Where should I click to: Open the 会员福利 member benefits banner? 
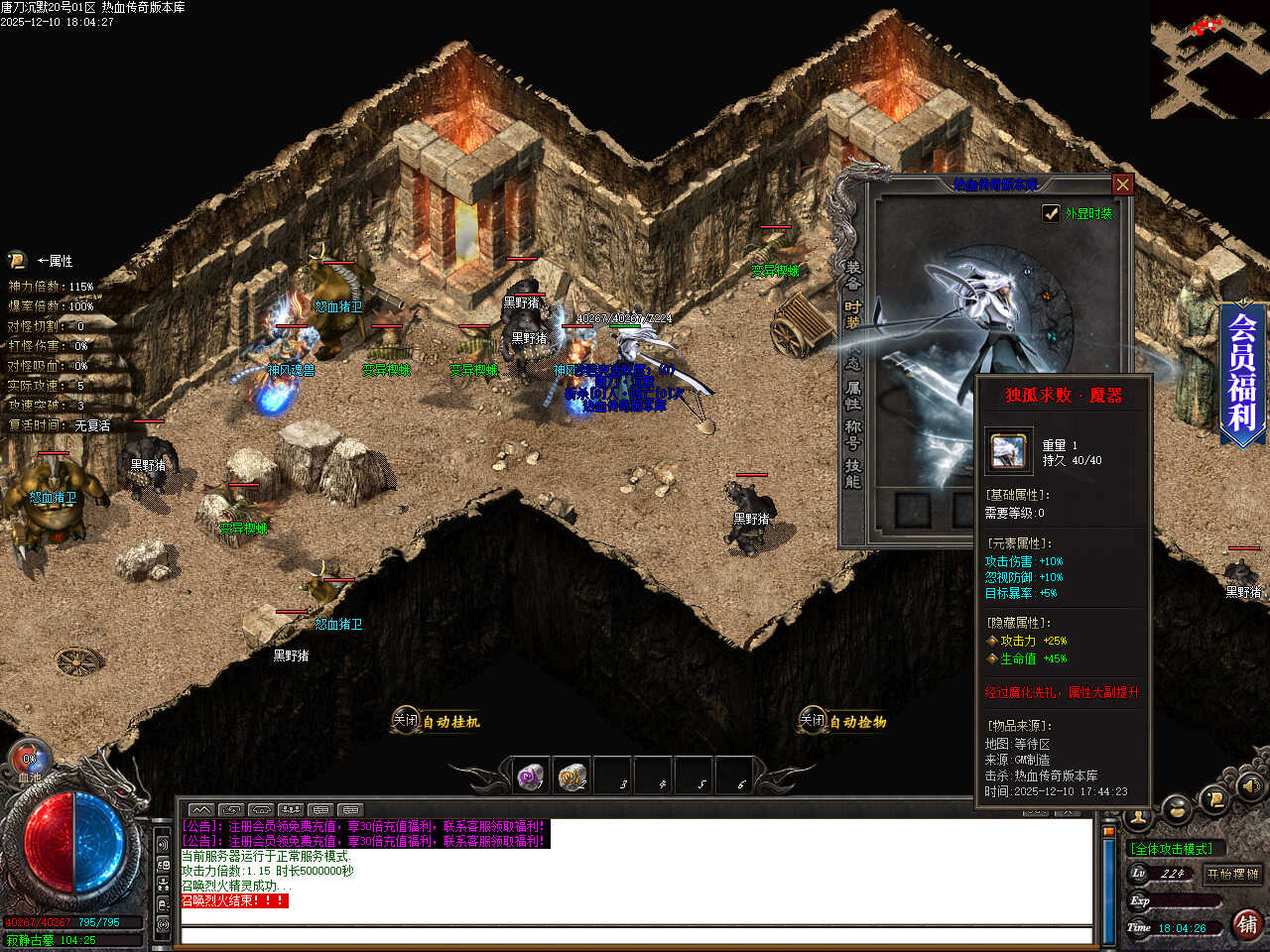pyautogui.click(x=1242, y=372)
